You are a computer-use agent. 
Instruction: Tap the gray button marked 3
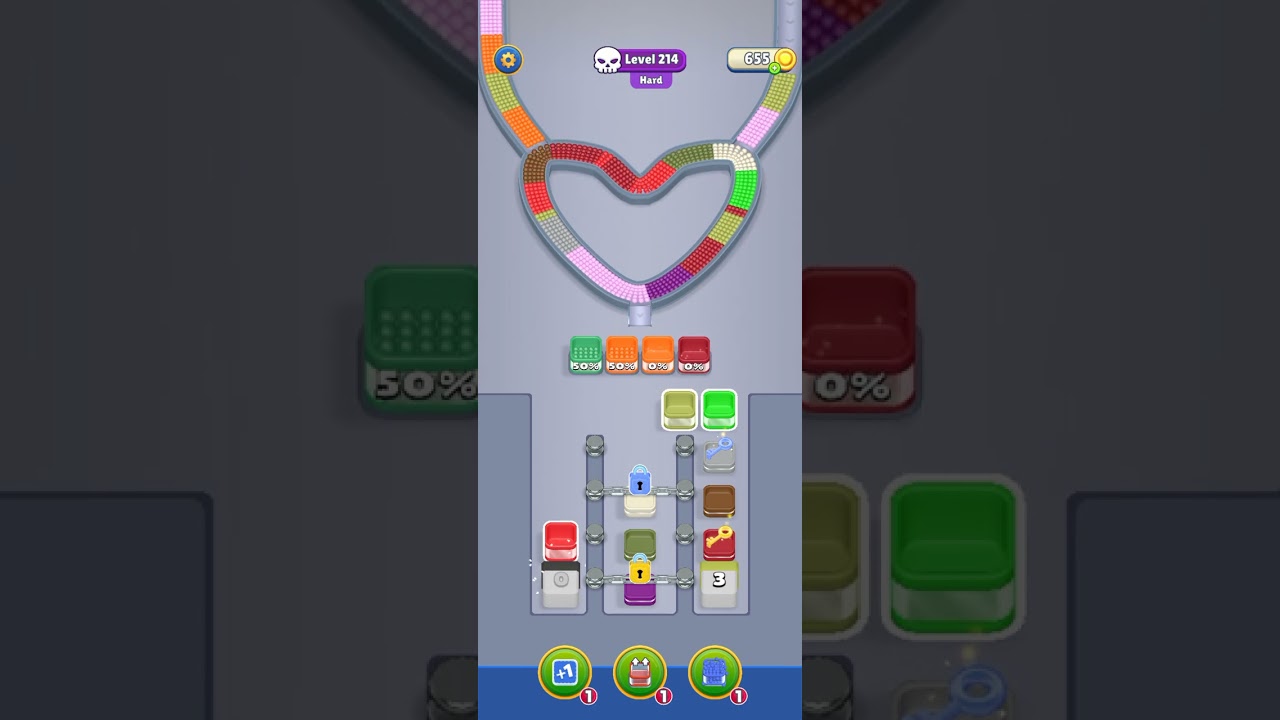[716, 578]
